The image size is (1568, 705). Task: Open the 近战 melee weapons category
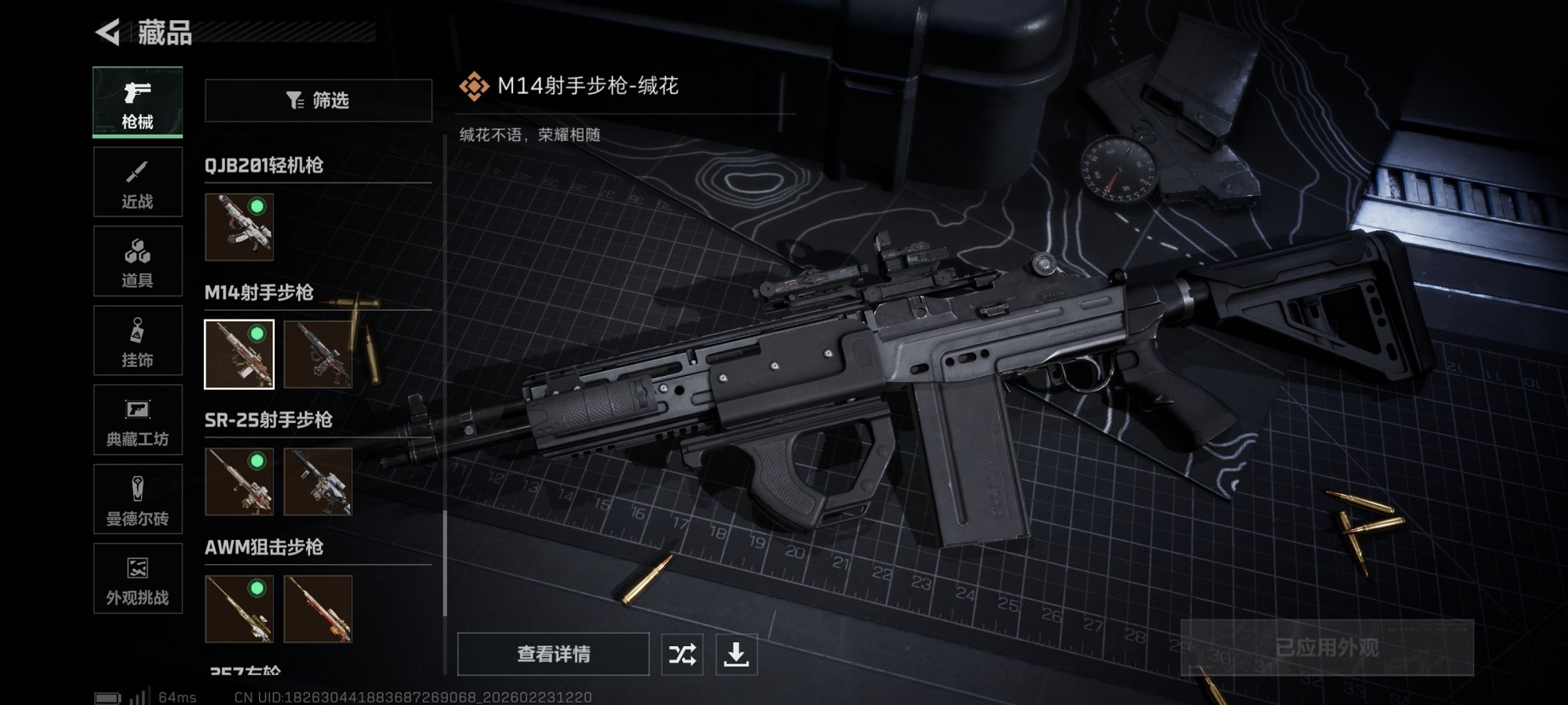(x=137, y=181)
